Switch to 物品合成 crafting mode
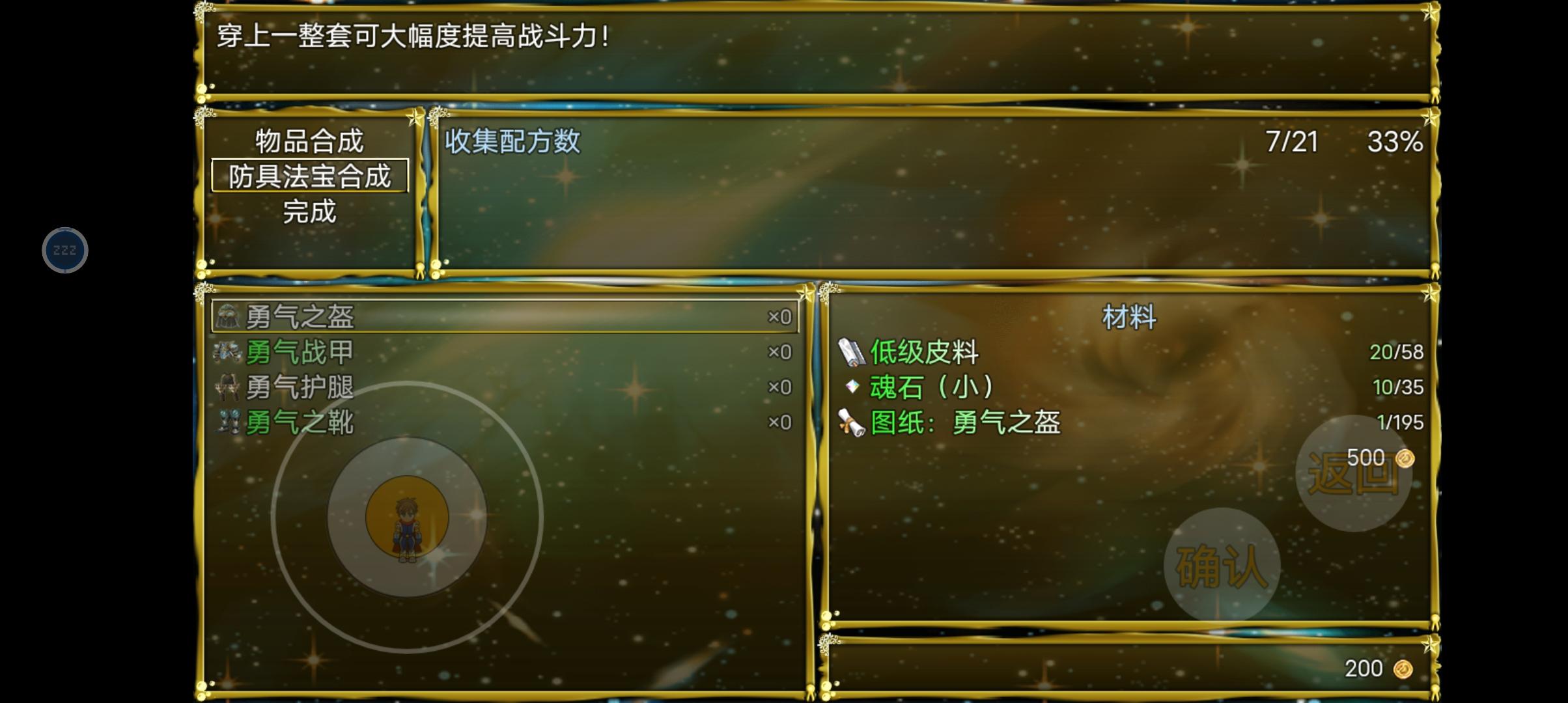This screenshot has width=1568, height=703. (x=309, y=141)
